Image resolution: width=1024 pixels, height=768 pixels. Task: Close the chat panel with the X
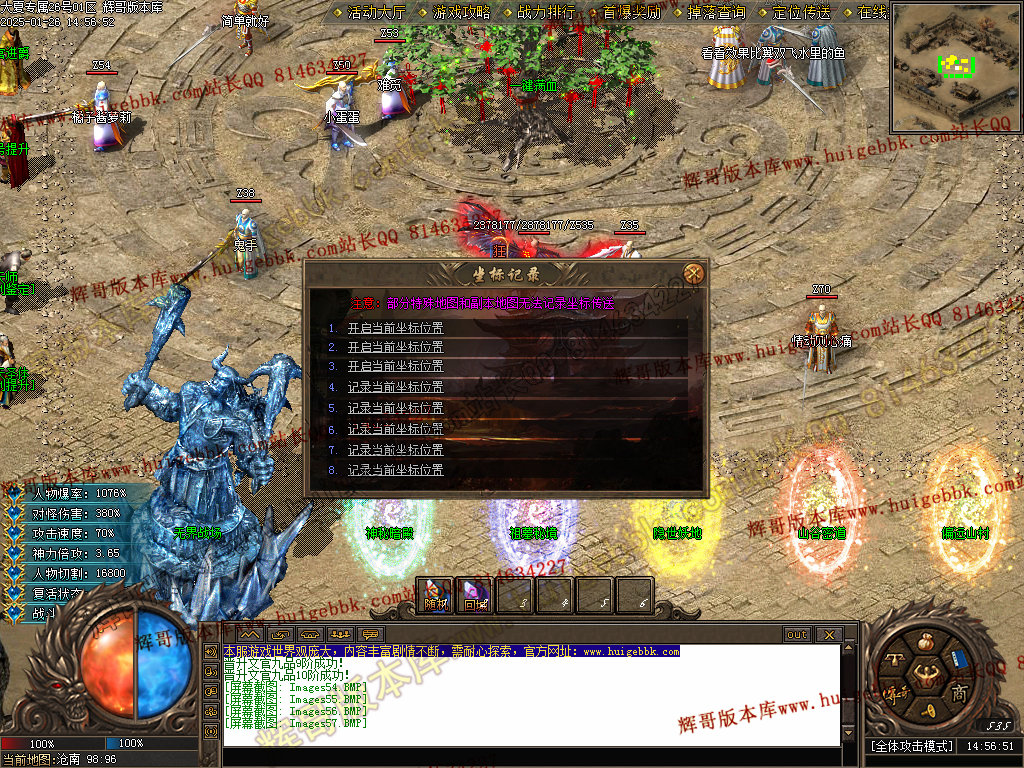coord(828,635)
